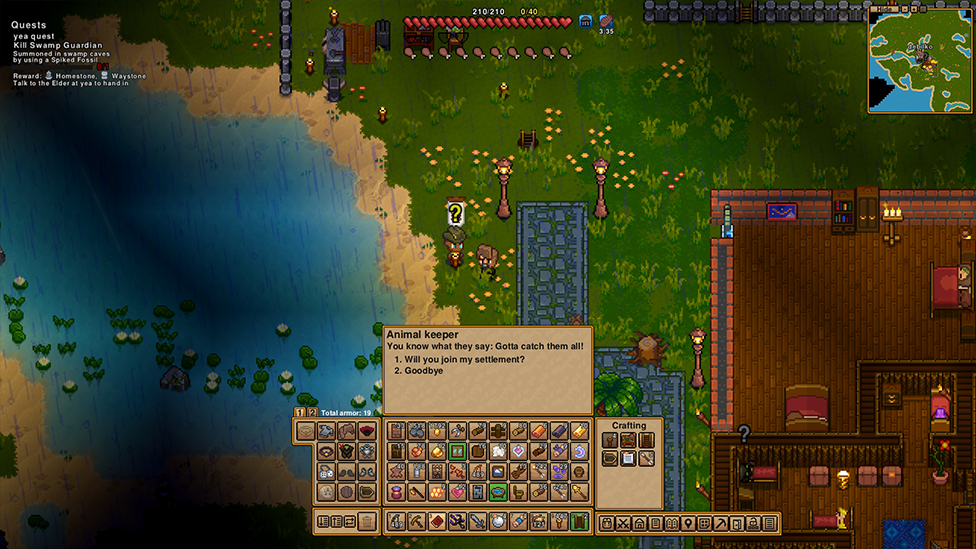976x549 pixels.
Task: Select the hotbar pickaxe slot
Action: pyautogui.click(x=415, y=521)
